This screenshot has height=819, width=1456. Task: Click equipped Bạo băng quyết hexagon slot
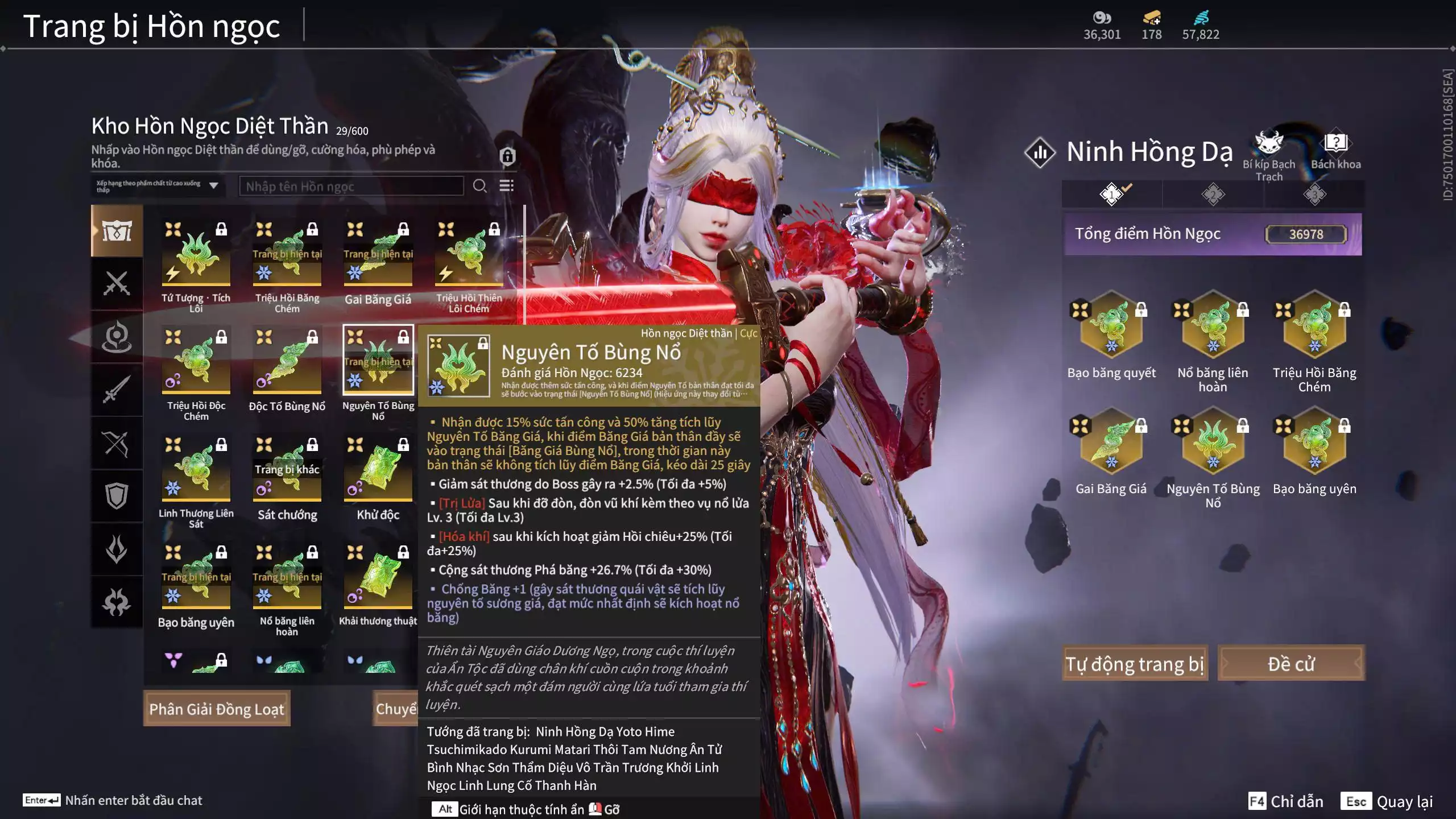pos(1111,325)
